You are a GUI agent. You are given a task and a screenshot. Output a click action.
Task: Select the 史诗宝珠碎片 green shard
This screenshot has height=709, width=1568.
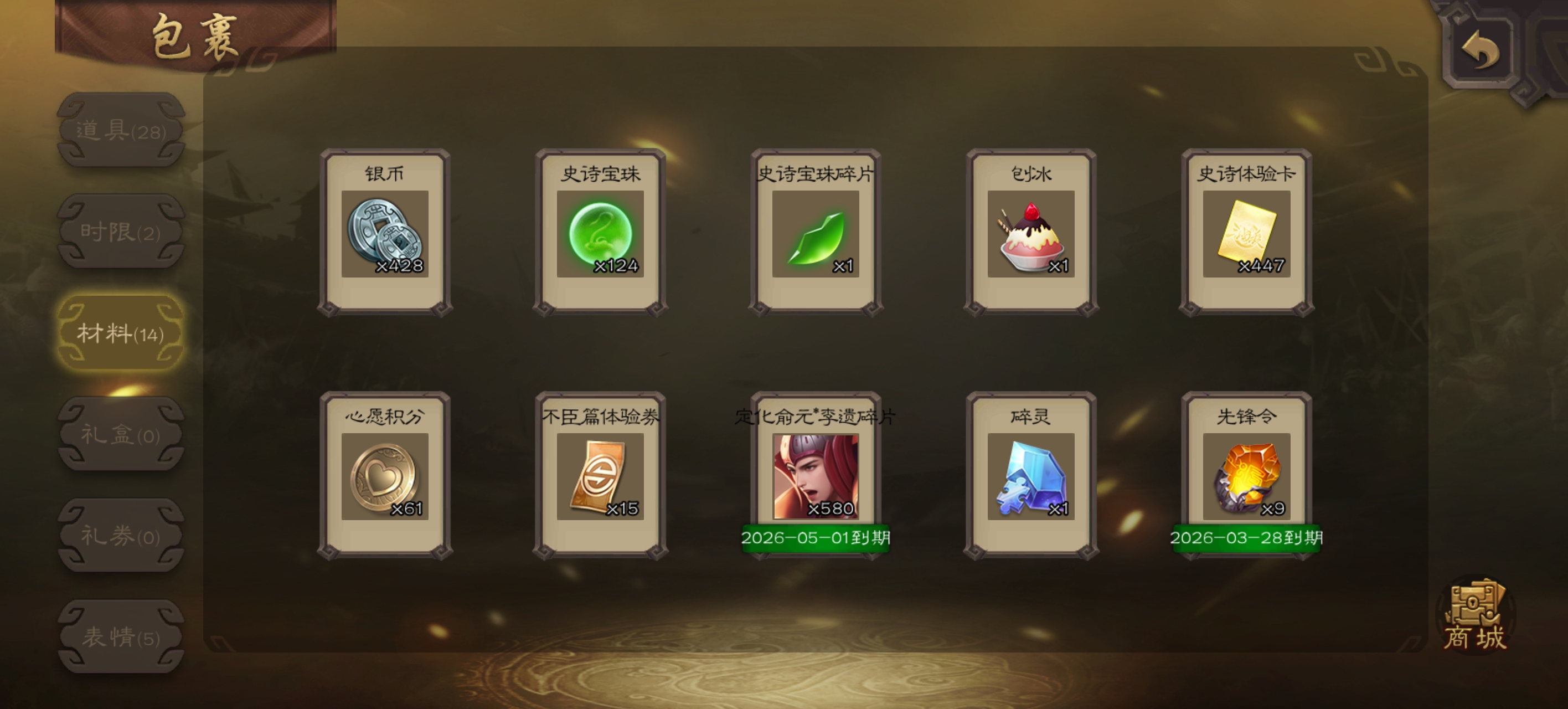click(816, 234)
